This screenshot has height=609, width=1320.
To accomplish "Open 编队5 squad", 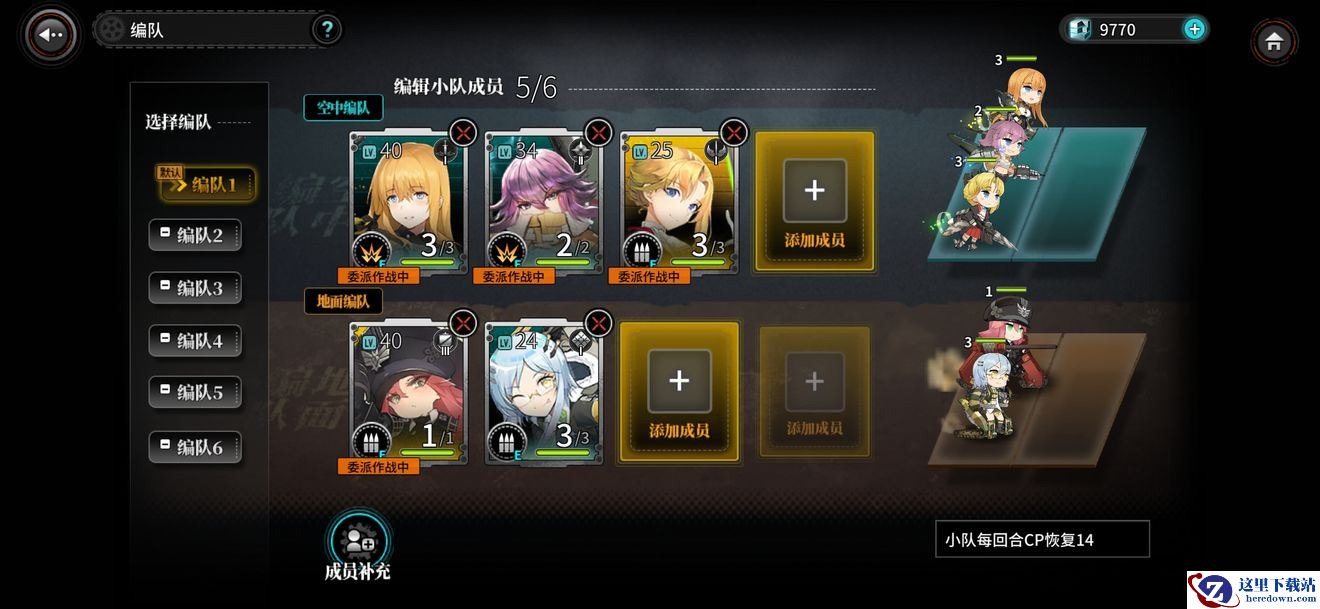I will point(196,393).
